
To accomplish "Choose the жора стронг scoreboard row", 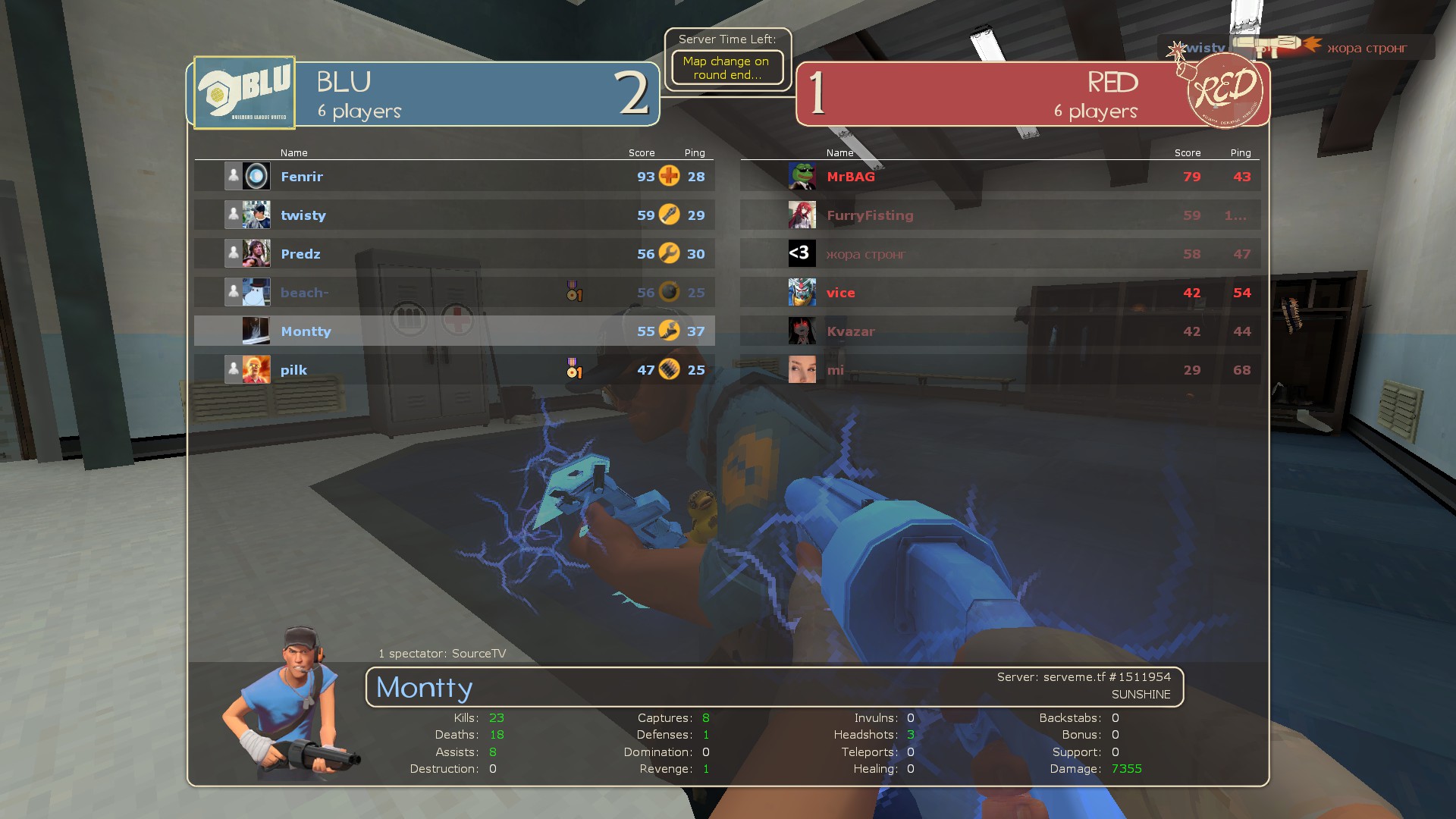I will 999,254.
